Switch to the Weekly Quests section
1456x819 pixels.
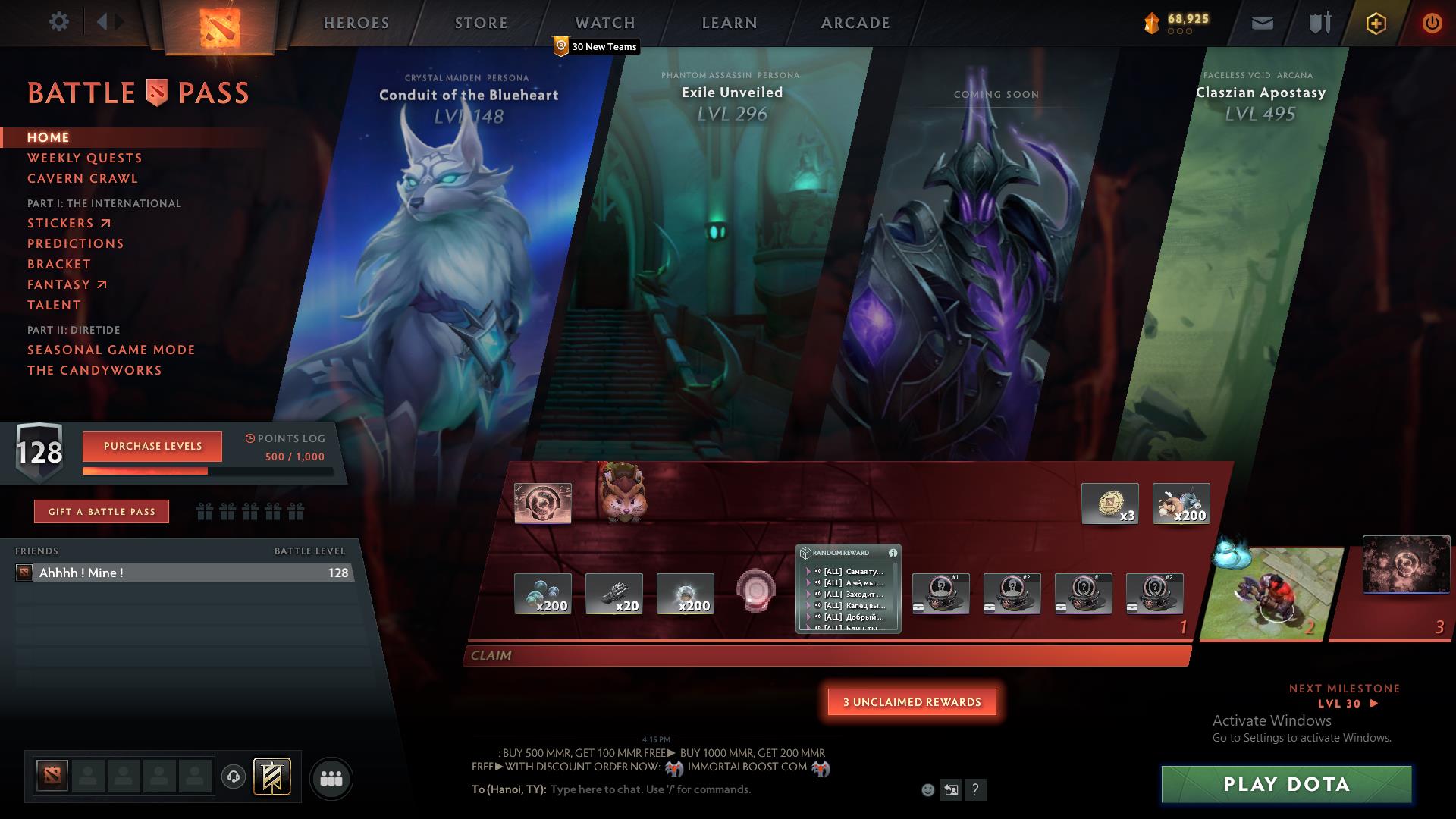(84, 158)
